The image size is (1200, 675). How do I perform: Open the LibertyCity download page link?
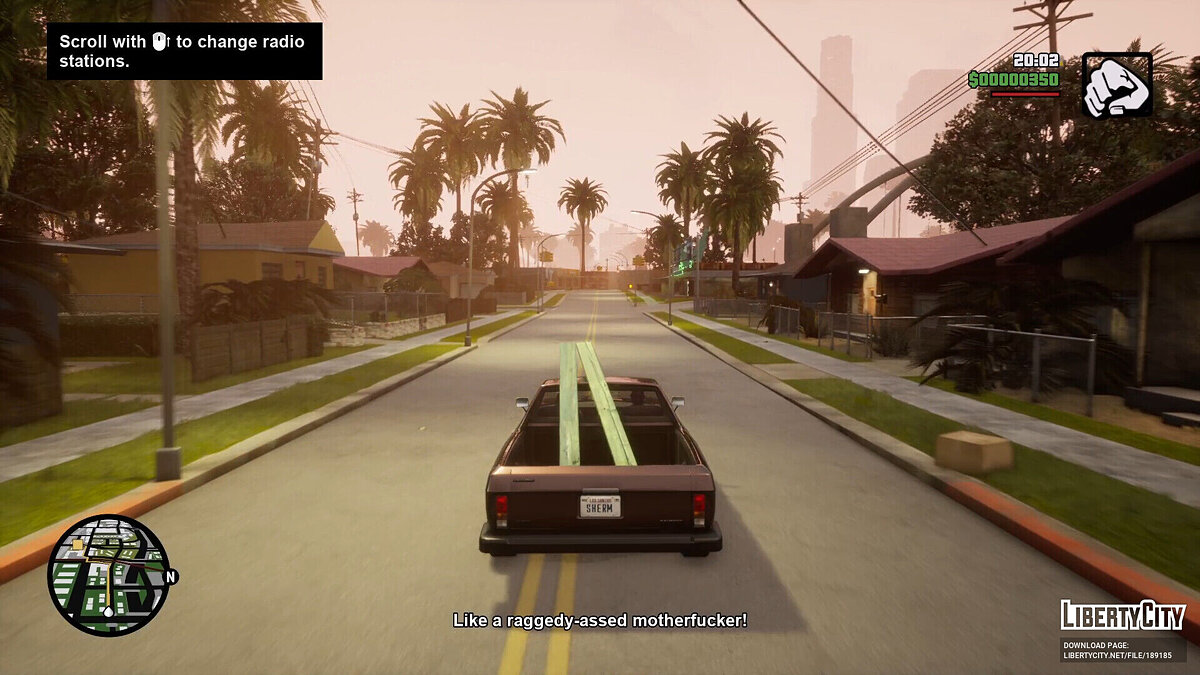(1122, 650)
